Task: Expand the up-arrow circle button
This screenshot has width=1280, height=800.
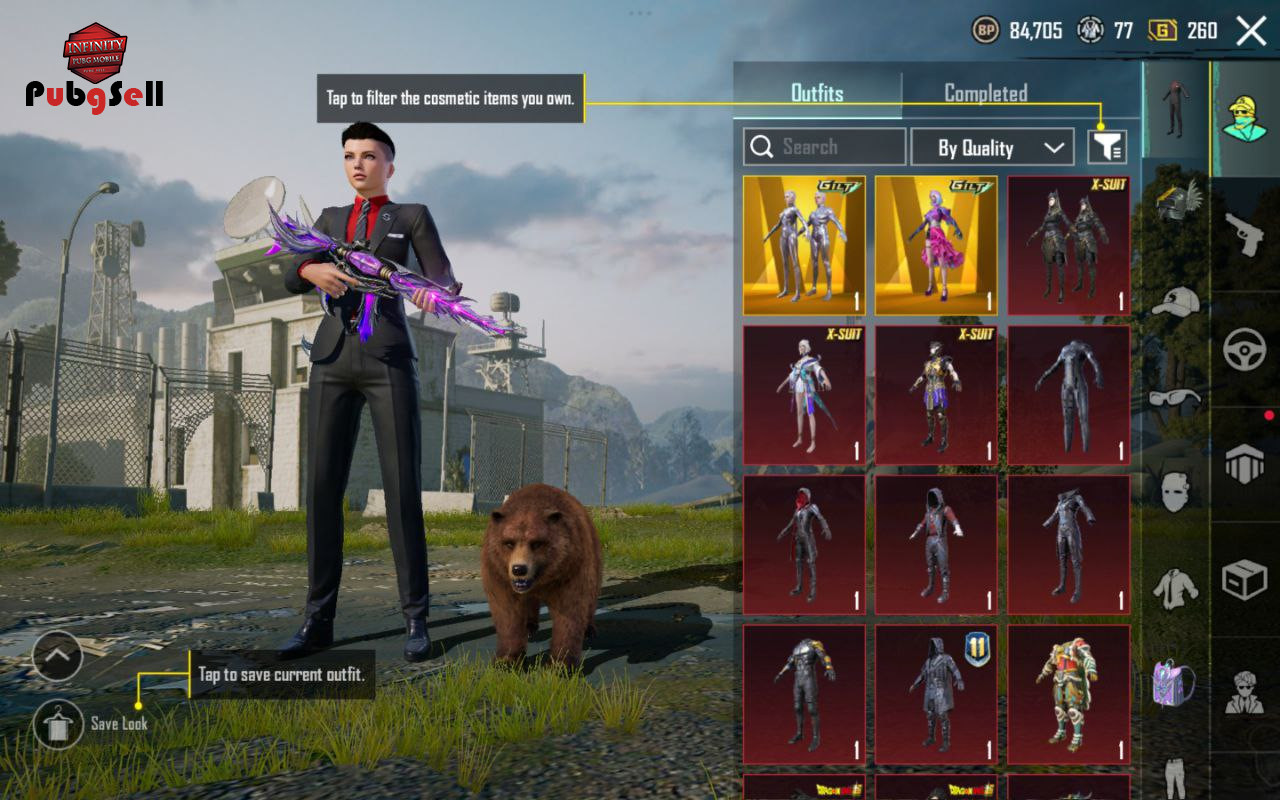Action: 57,656
